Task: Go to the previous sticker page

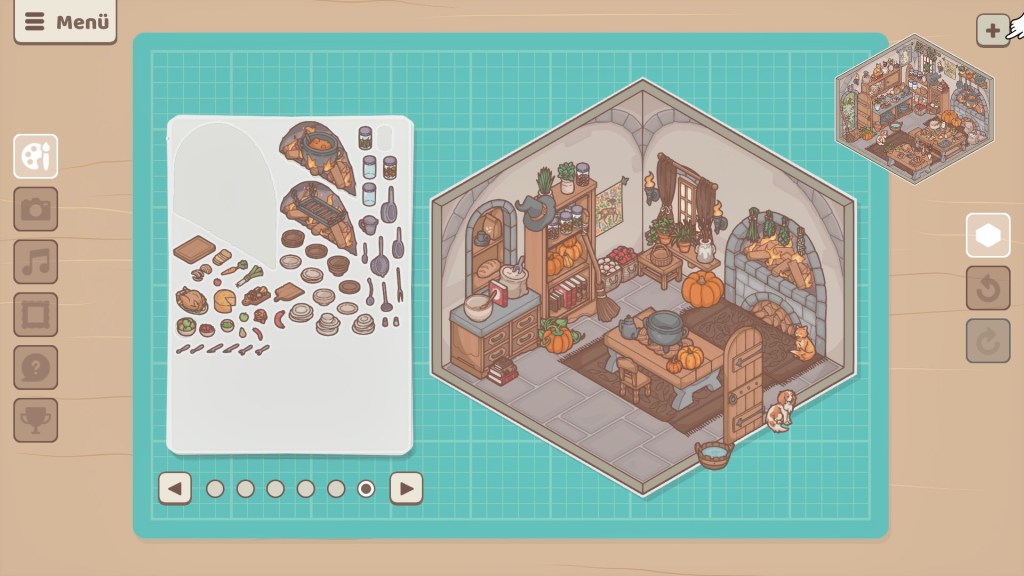Action: 175,488
